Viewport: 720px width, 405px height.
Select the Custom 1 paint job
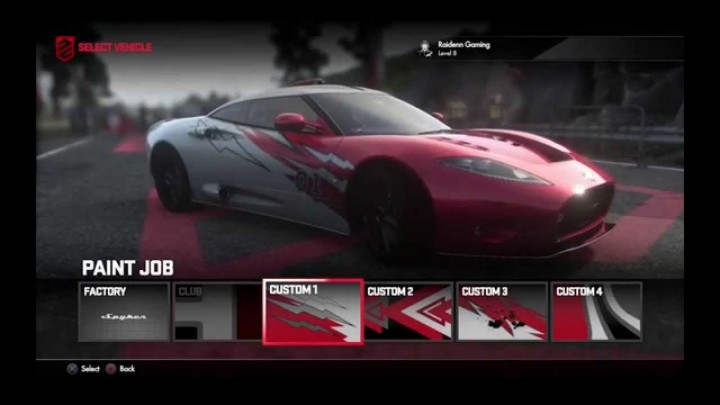313,312
